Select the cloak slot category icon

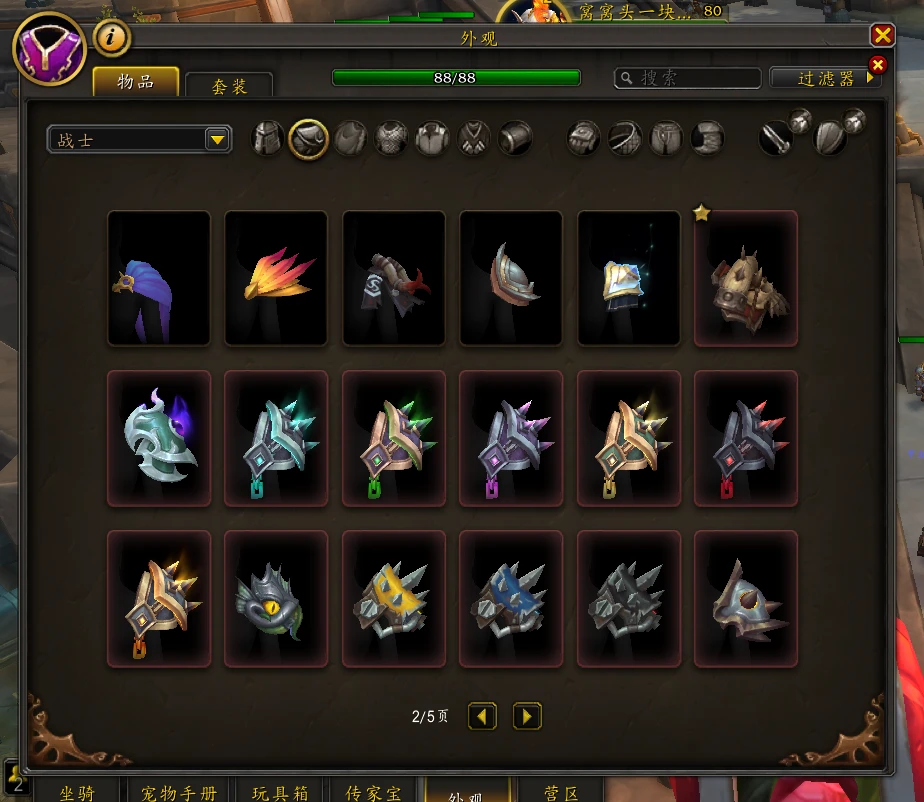351,139
